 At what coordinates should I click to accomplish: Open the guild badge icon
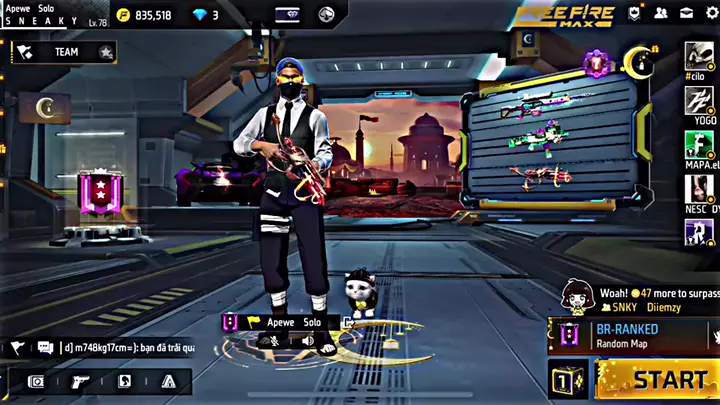[636, 13]
